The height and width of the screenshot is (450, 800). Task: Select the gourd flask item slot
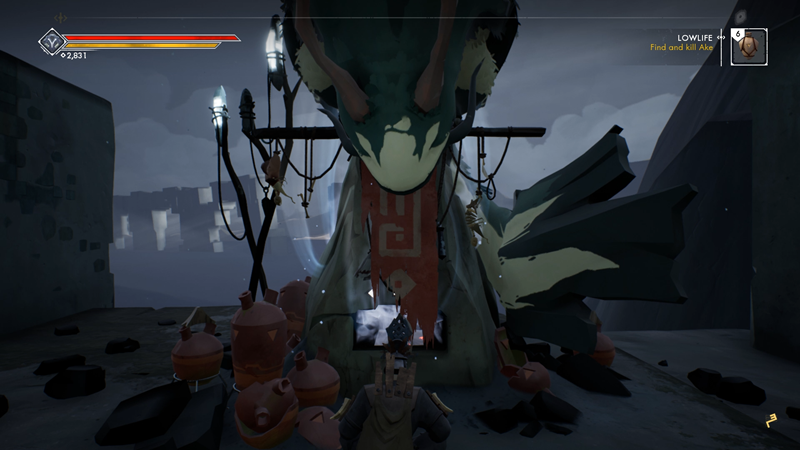click(x=749, y=46)
